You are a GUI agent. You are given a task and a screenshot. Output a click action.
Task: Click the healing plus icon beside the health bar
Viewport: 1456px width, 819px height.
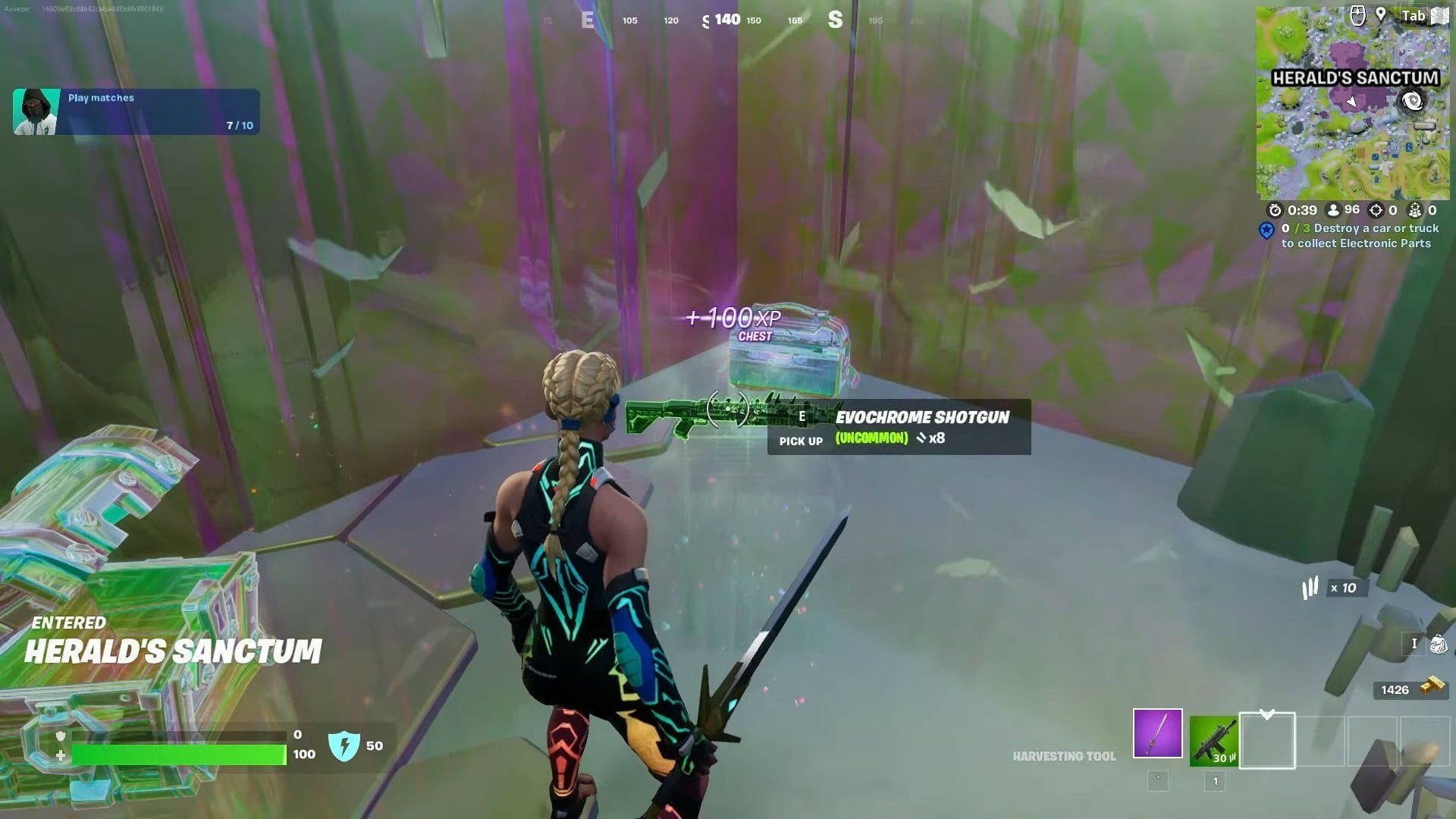coord(60,754)
